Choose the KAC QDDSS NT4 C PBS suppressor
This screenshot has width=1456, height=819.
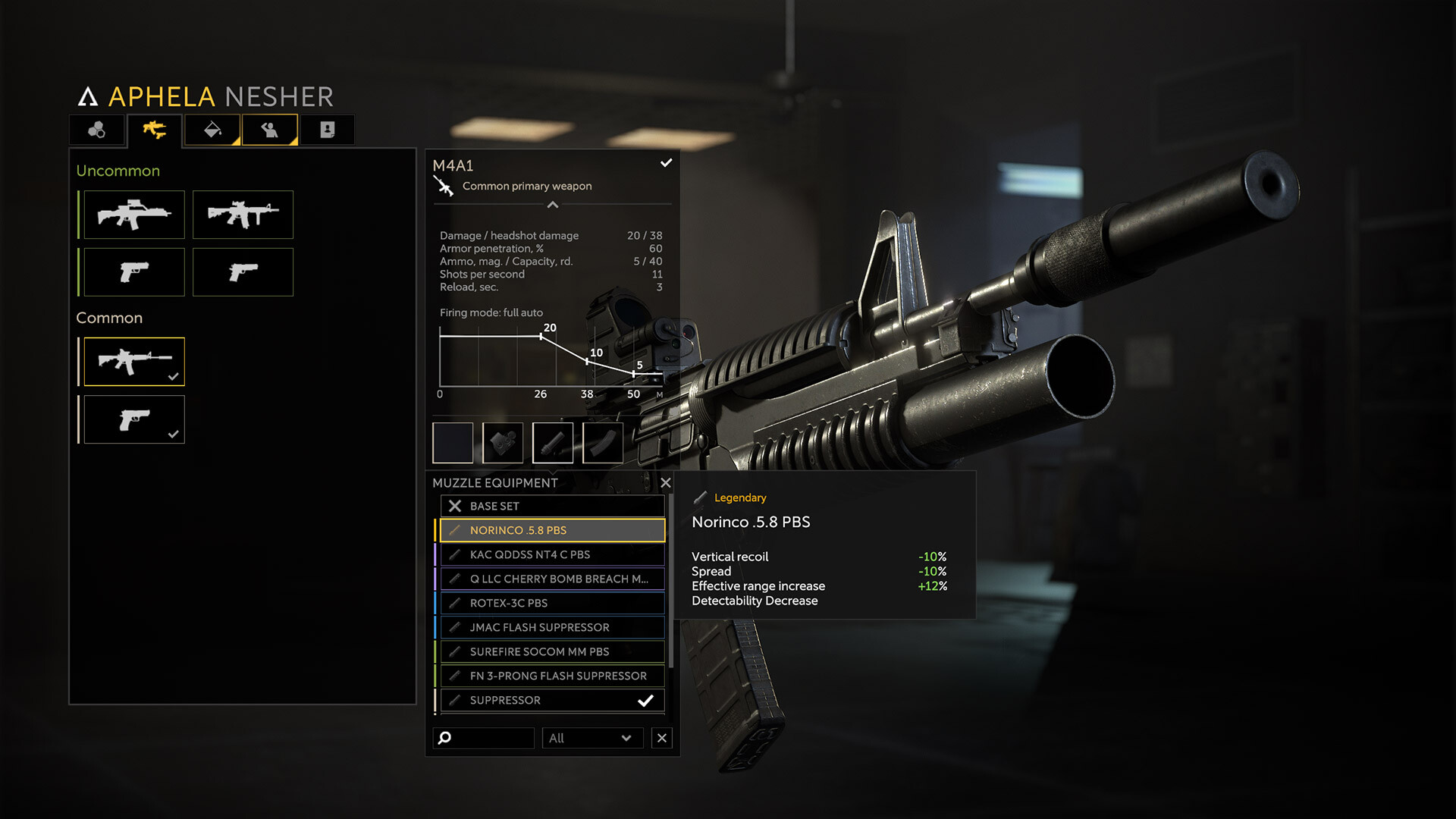click(x=551, y=554)
